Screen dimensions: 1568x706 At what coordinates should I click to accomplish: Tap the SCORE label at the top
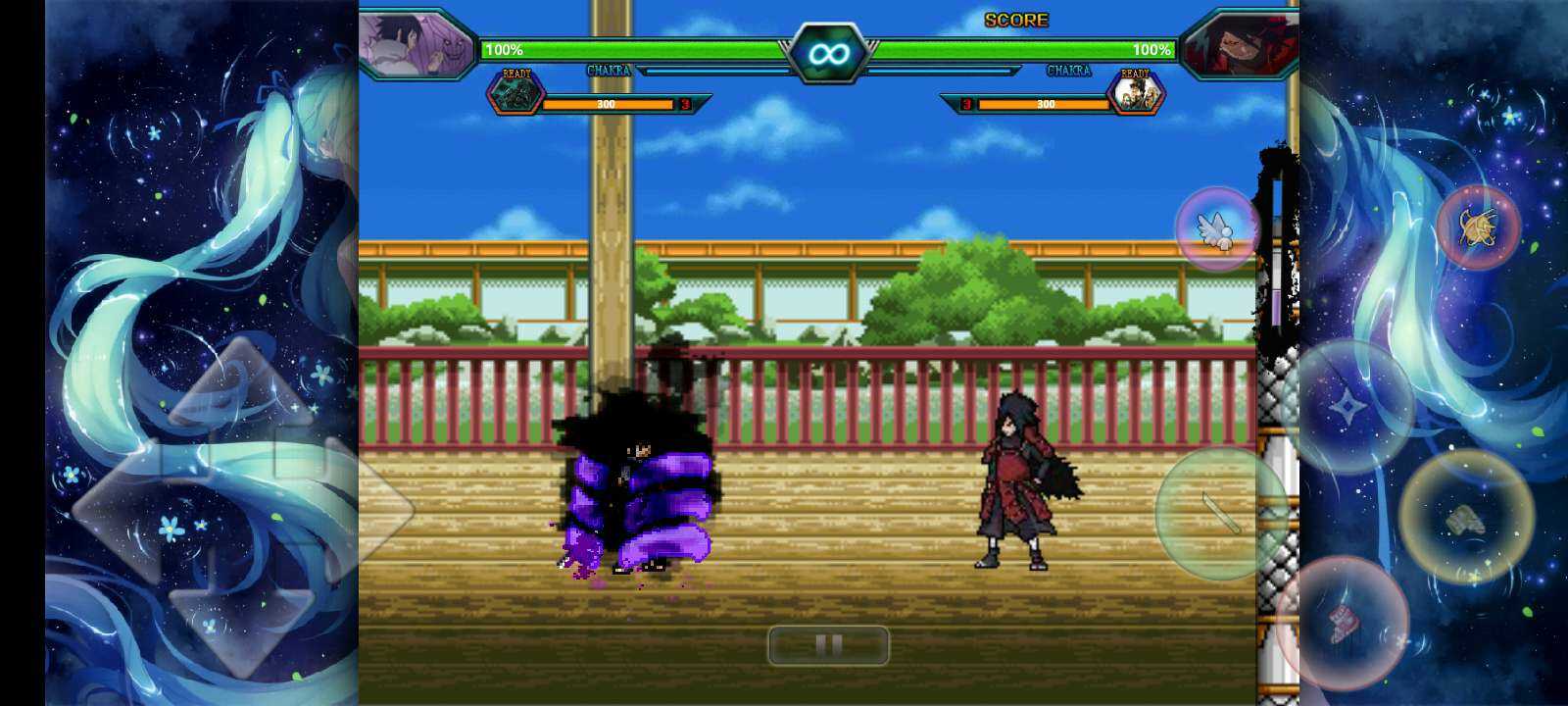coord(1018,19)
